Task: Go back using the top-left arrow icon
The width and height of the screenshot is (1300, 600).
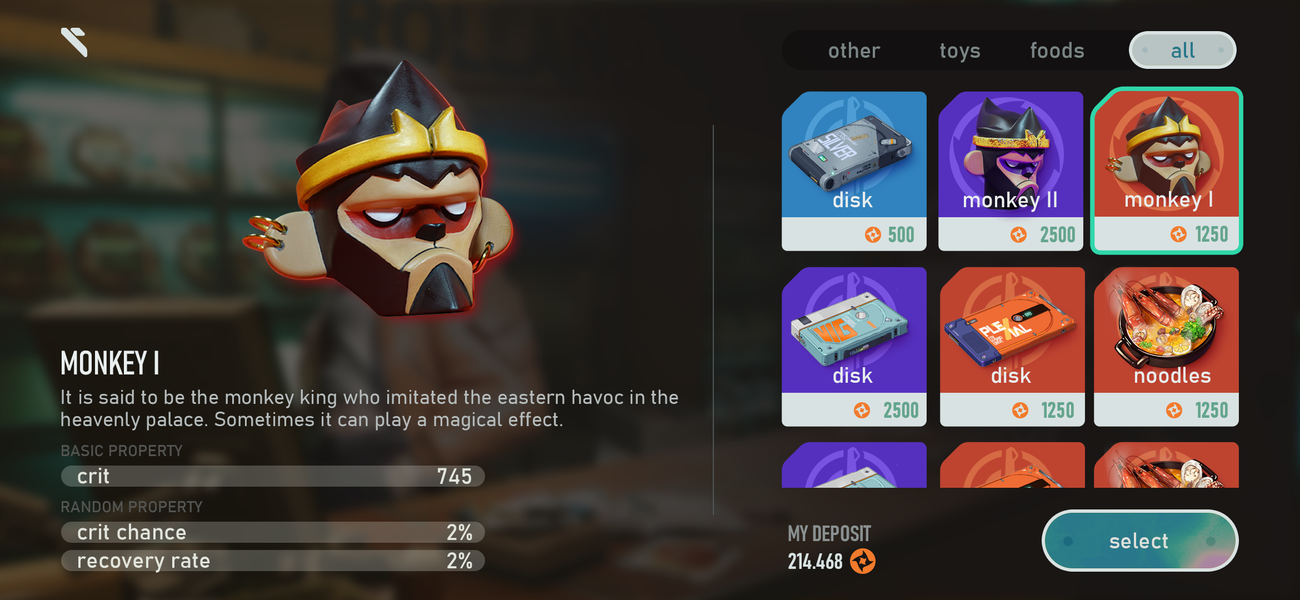Action: pyautogui.click(x=74, y=41)
